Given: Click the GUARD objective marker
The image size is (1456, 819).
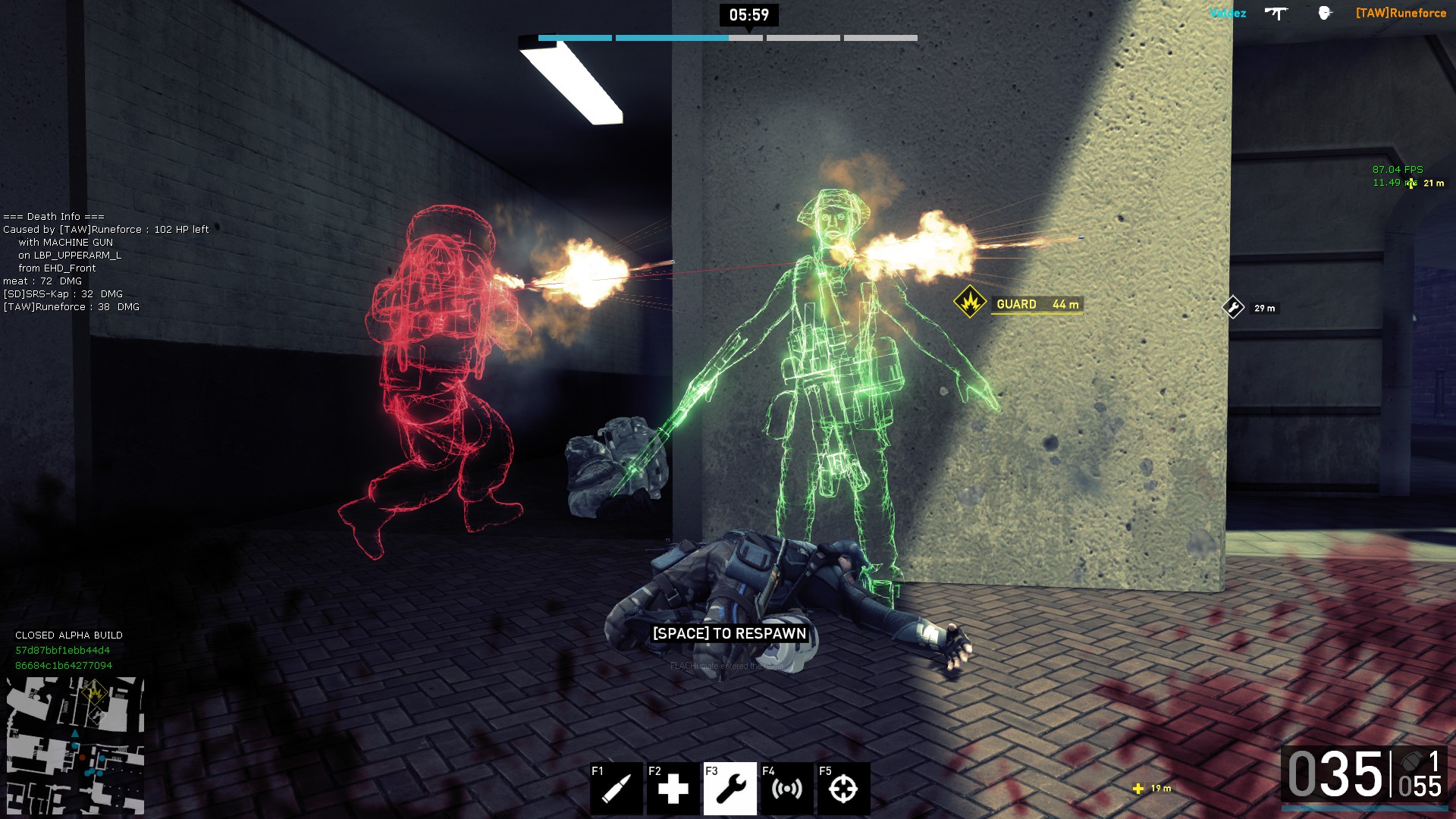Looking at the screenshot, I should pos(970,303).
